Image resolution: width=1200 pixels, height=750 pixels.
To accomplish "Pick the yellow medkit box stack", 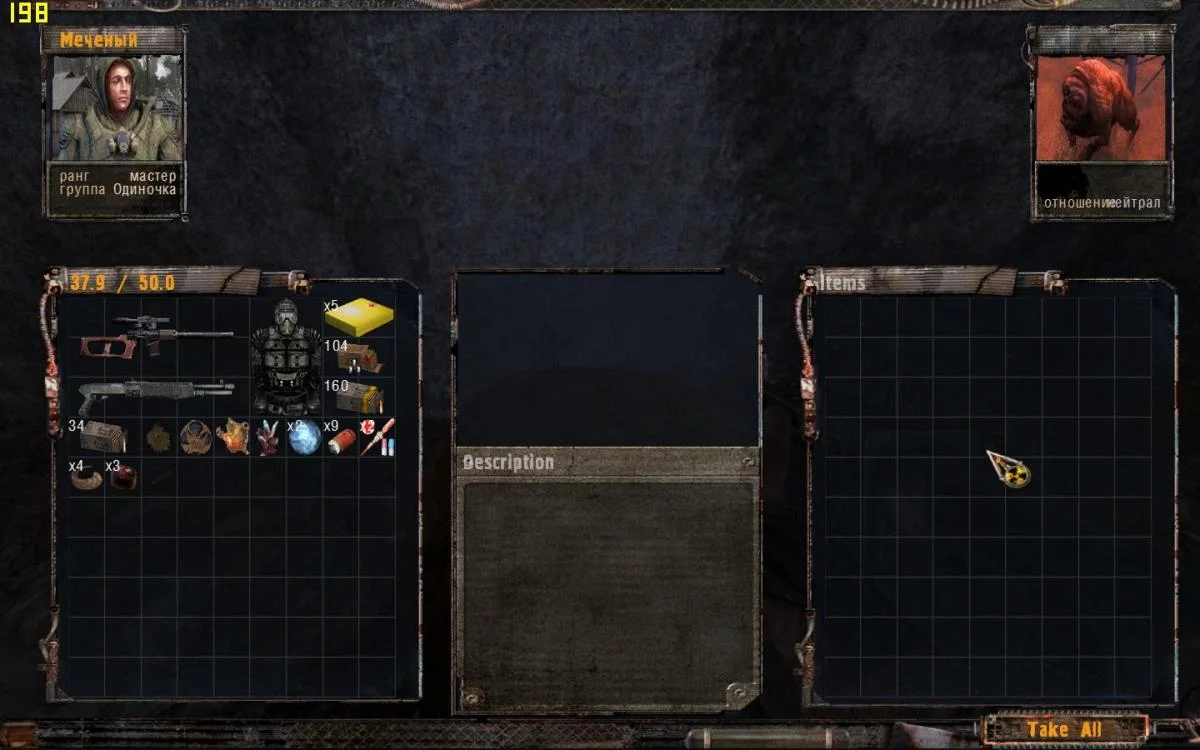I will 359,317.
